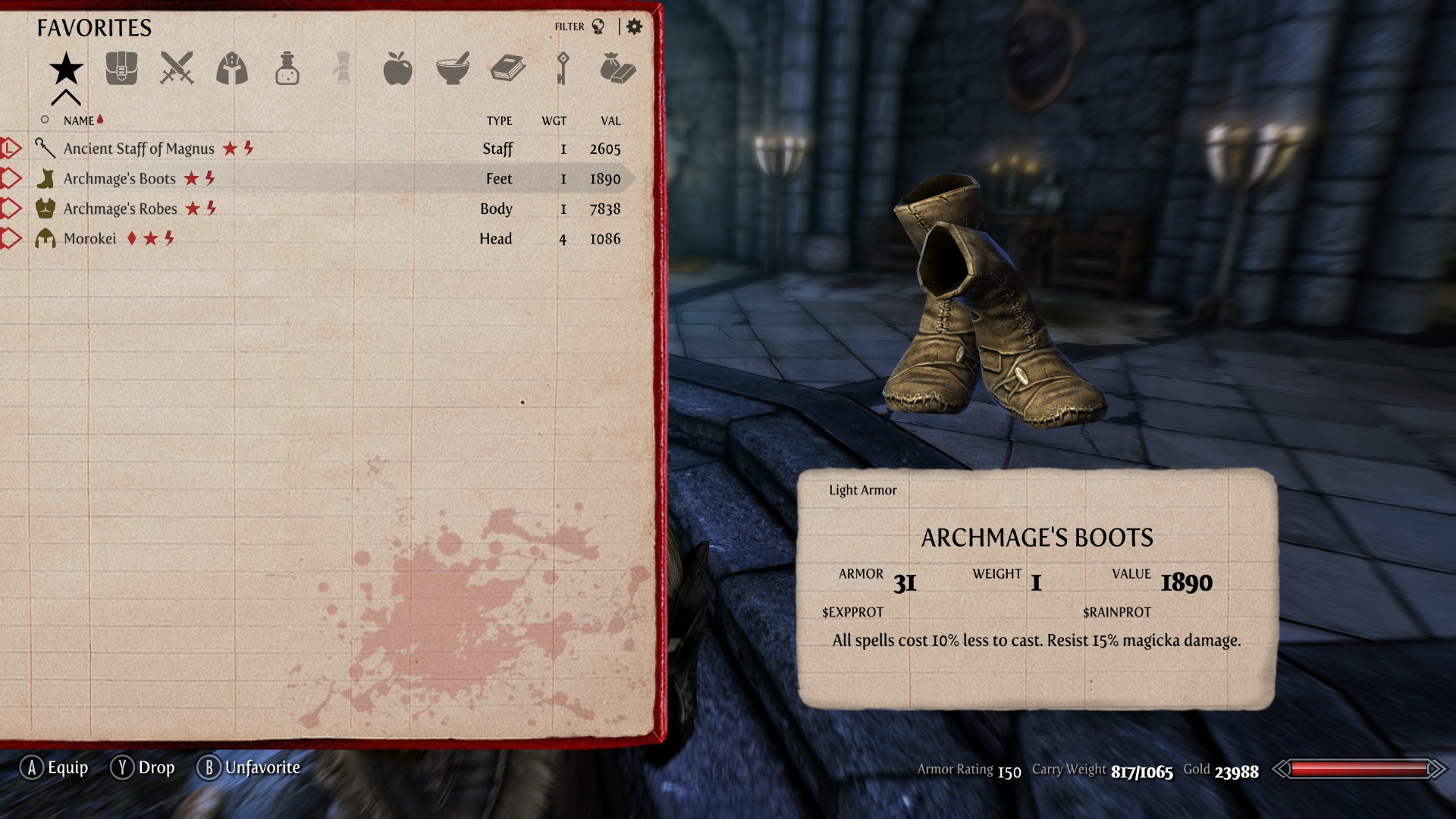
Task: Show the mortar and pestle ingredients tab
Action: click(x=453, y=69)
